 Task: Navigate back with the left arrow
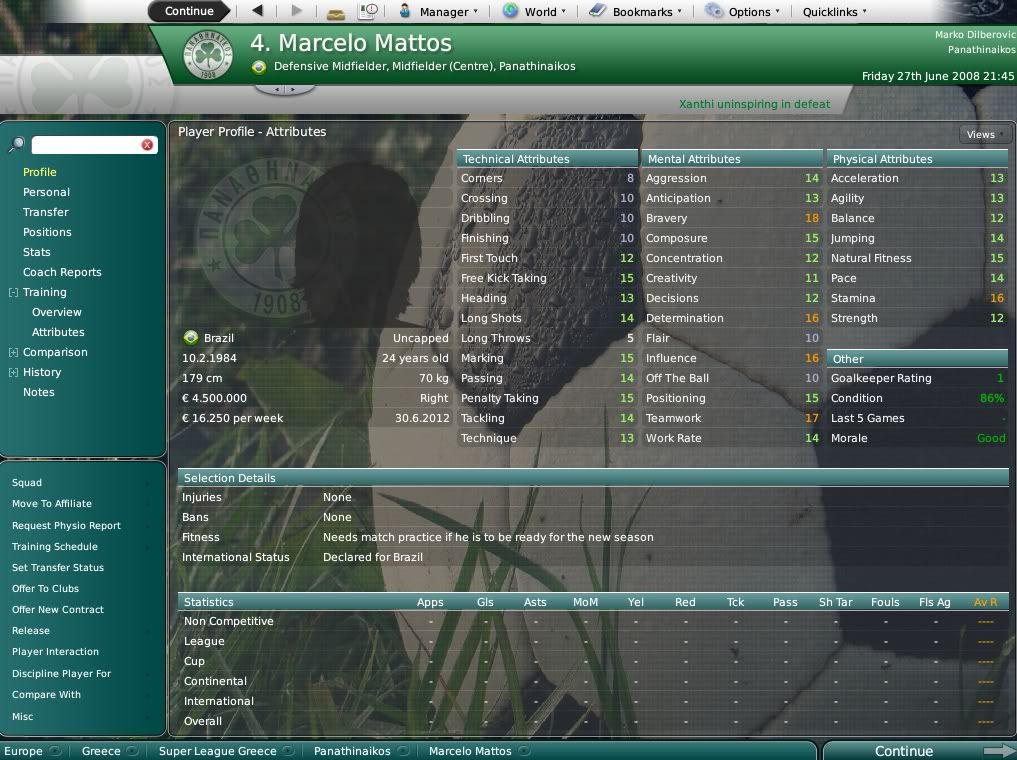click(257, 11)
